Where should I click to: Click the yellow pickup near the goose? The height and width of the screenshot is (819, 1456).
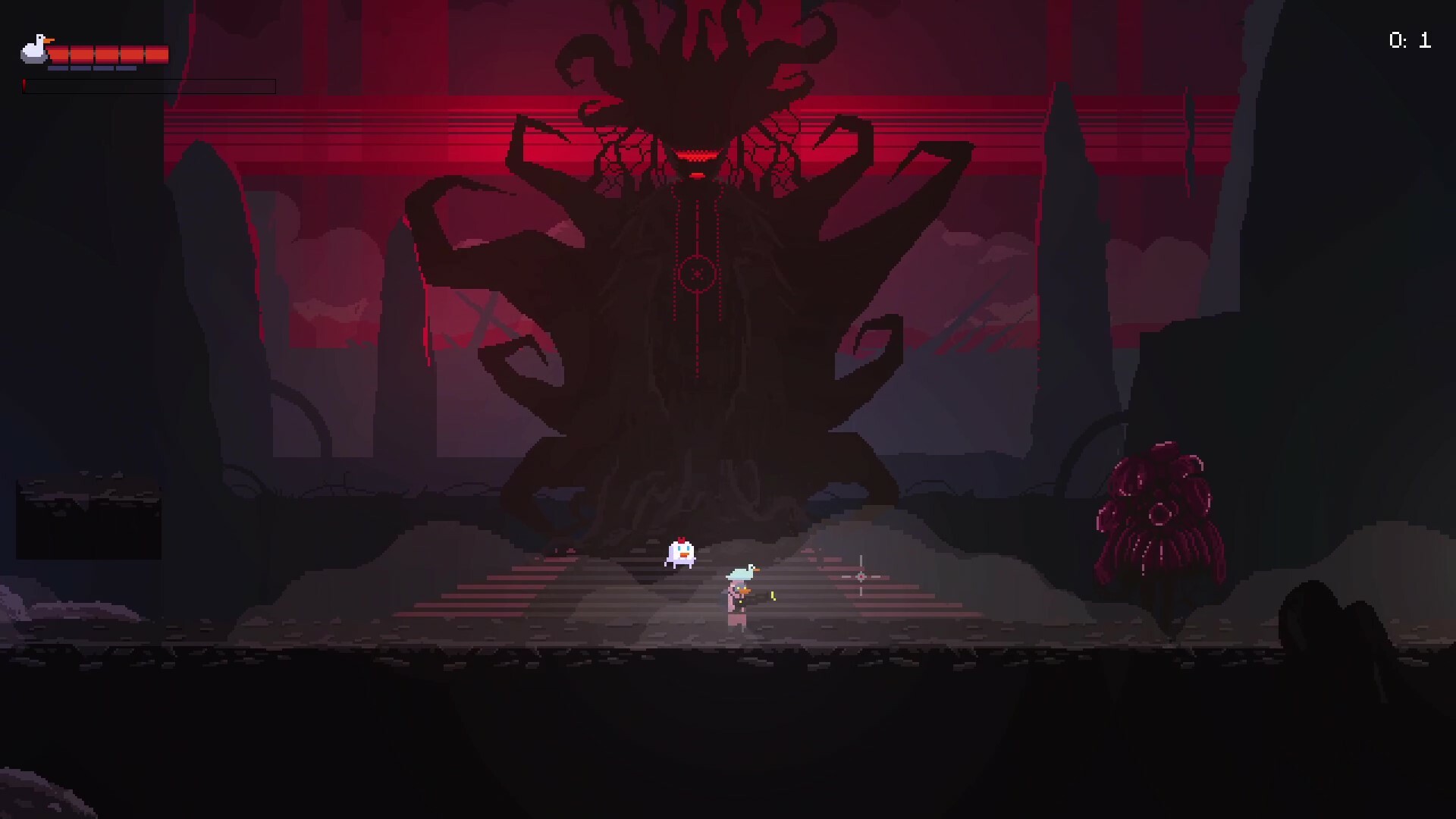coord(773,597)
